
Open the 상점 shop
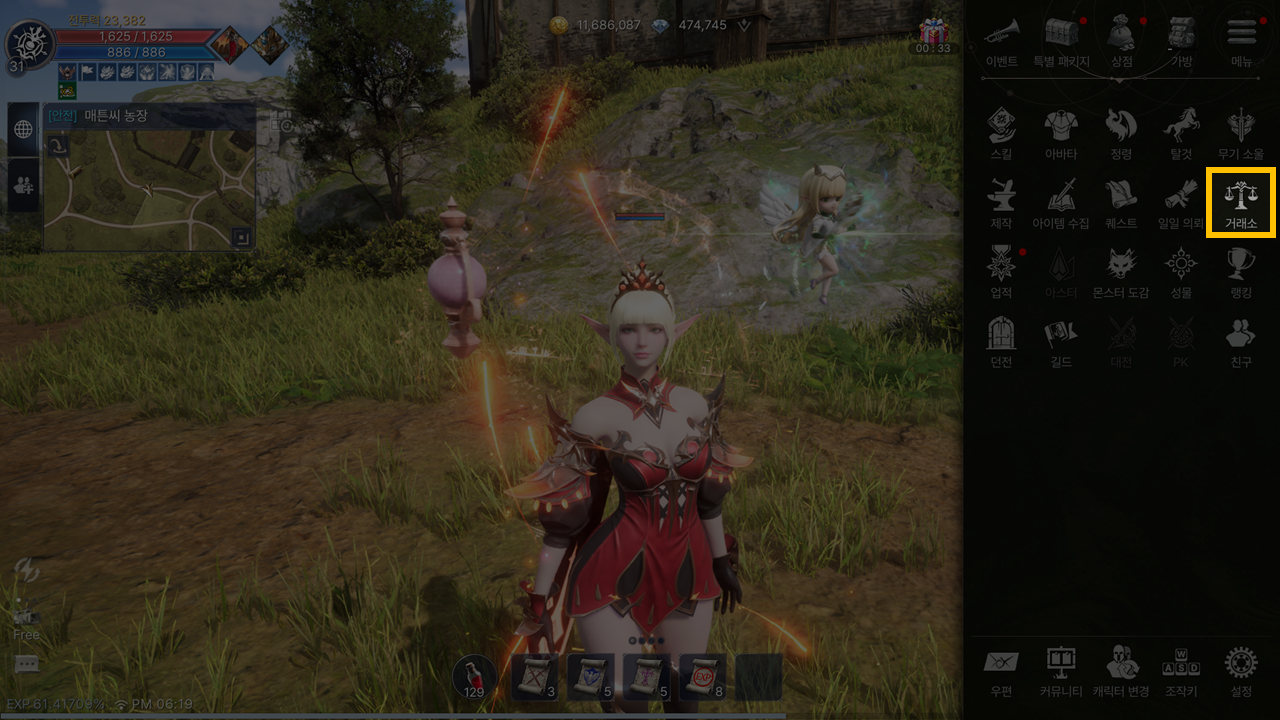point(1121,40)
